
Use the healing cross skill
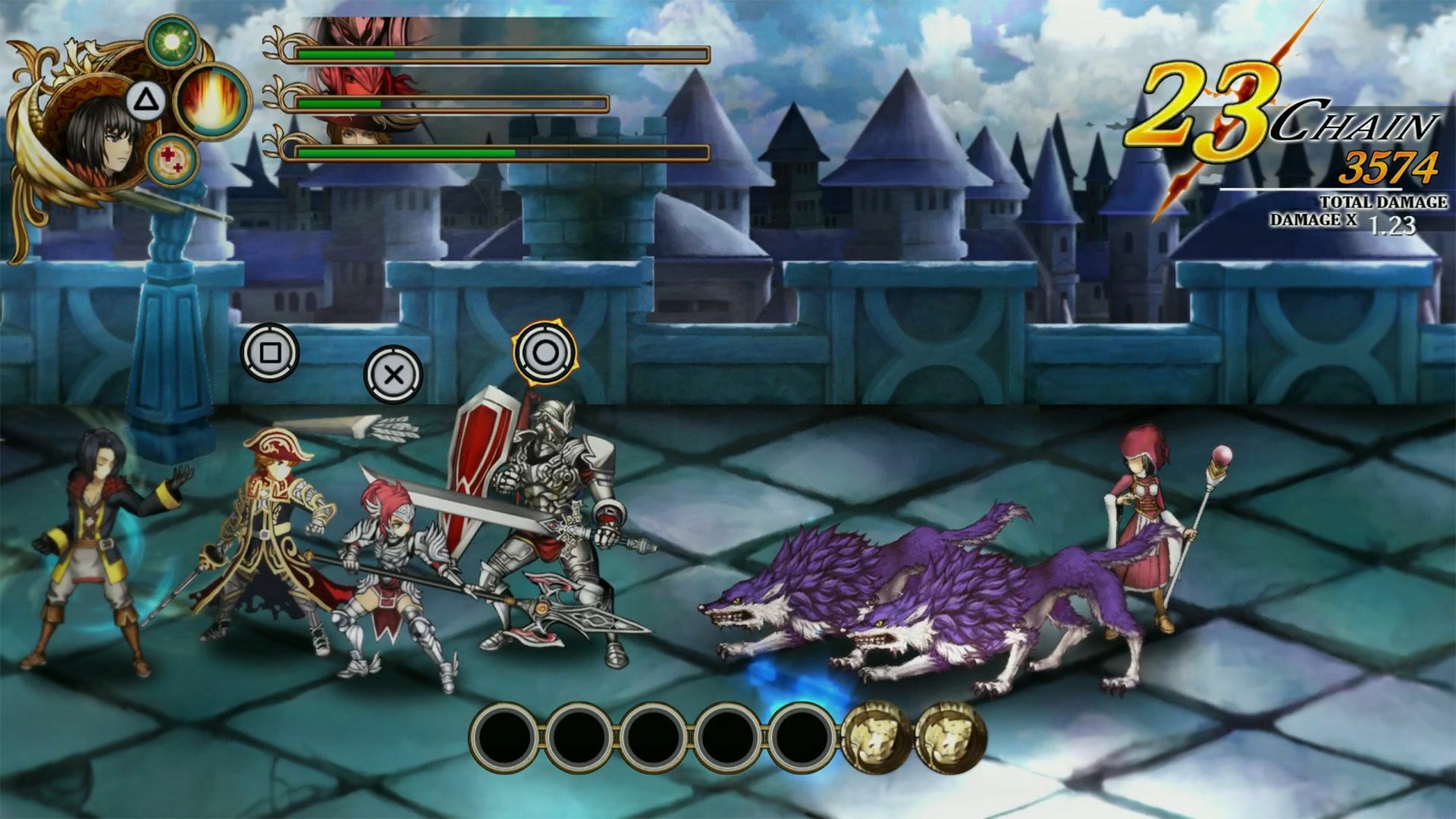tap(171, 161)
